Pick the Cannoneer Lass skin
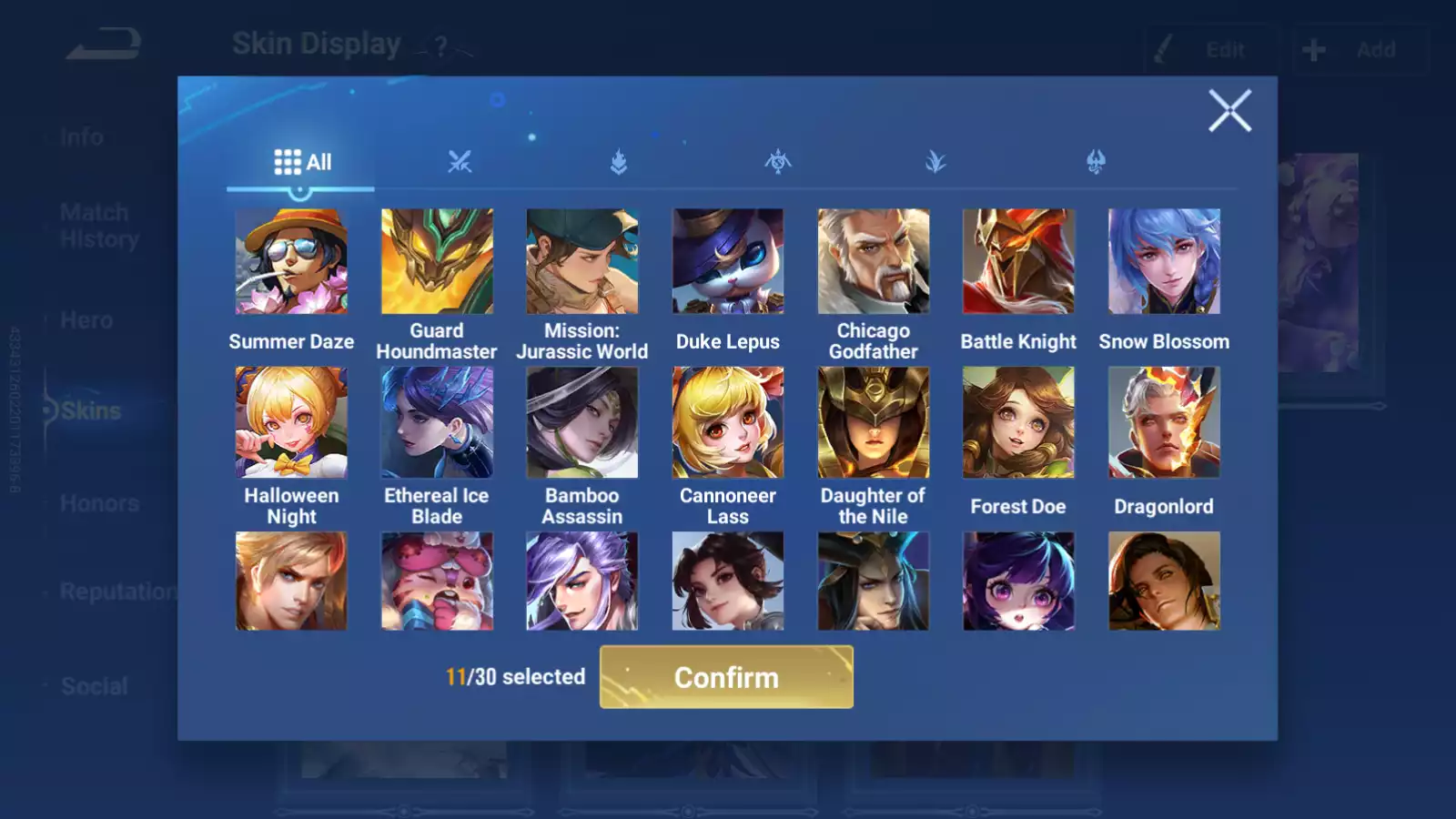 [x=728, y=422]
